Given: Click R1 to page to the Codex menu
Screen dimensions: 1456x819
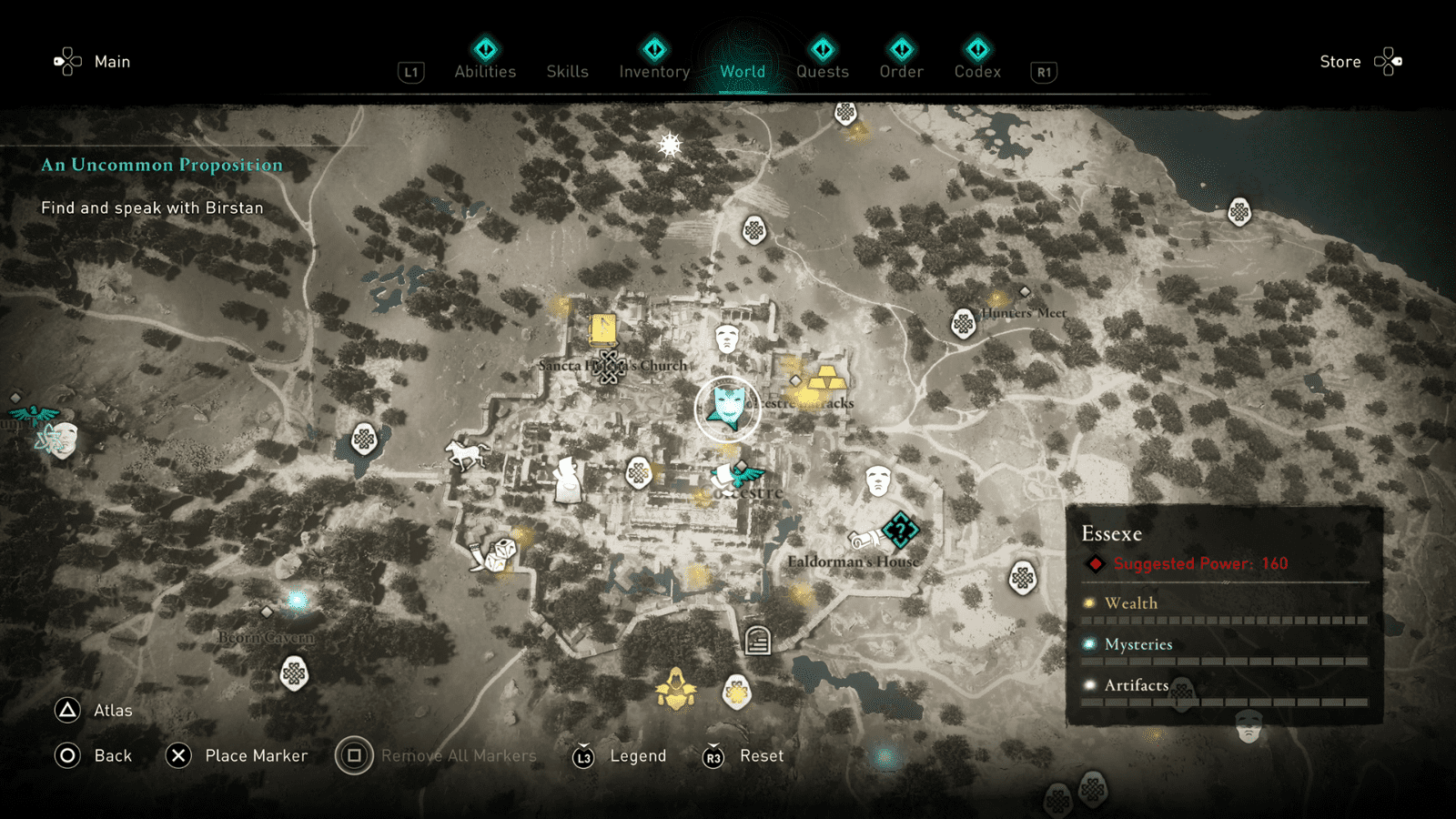Looking at the screenshot, I should coord(1043,72).
